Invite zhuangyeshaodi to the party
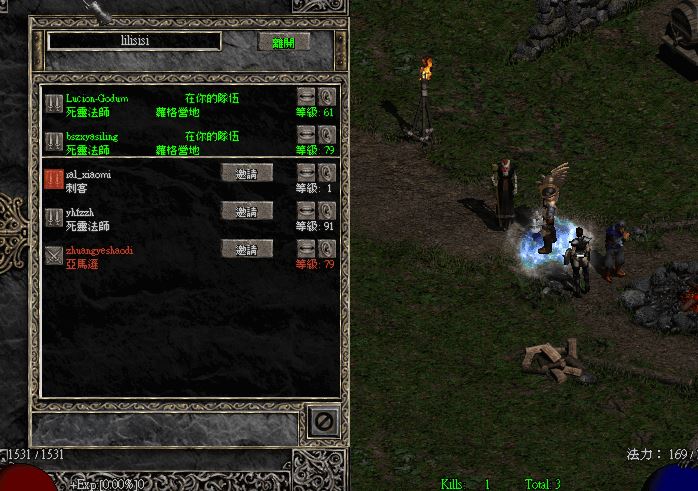The width and height of the screenshot is (698, 491). point(246,248)
